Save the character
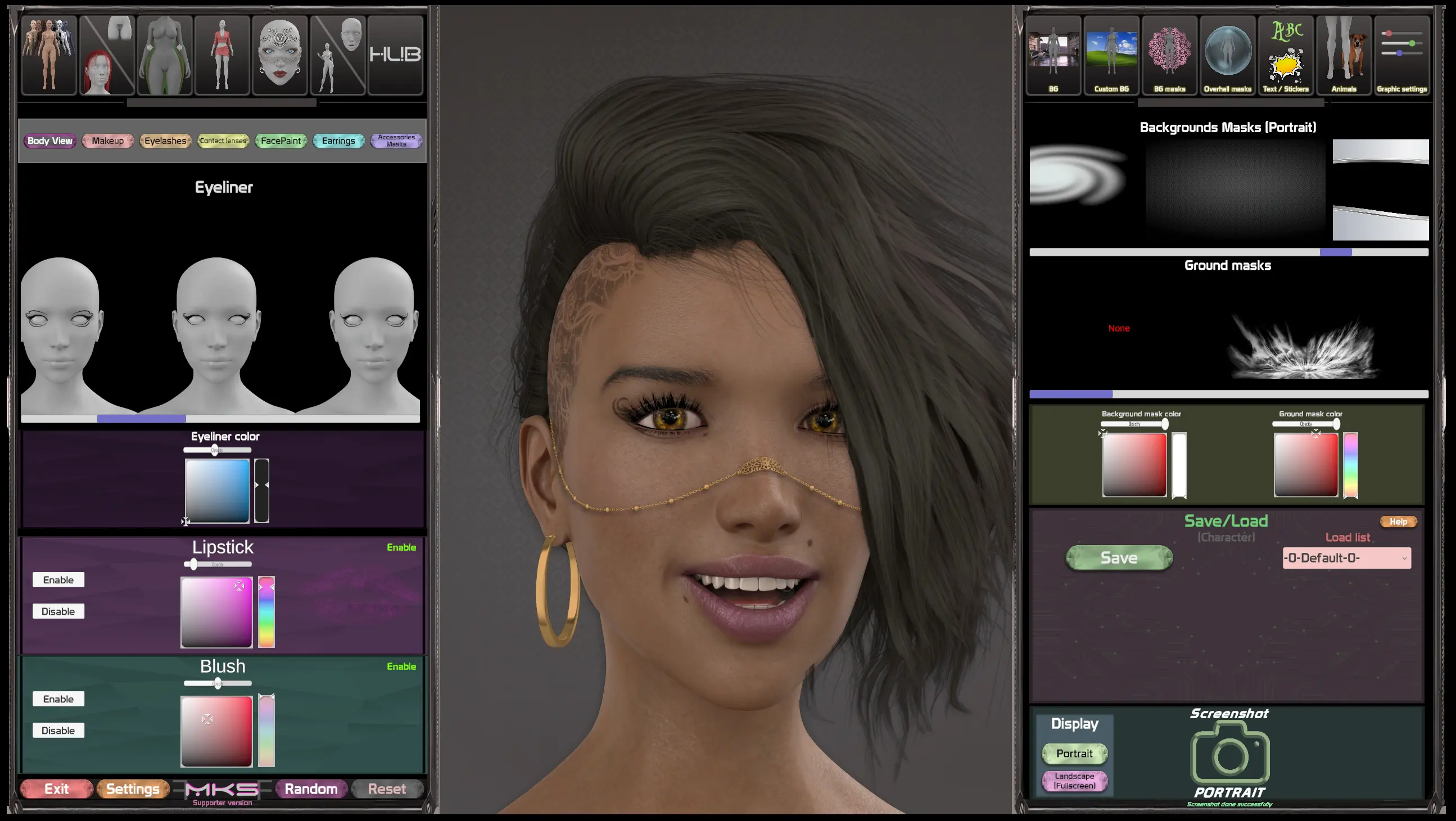This screenshot has height=821, width=1456. point(1119,557)
